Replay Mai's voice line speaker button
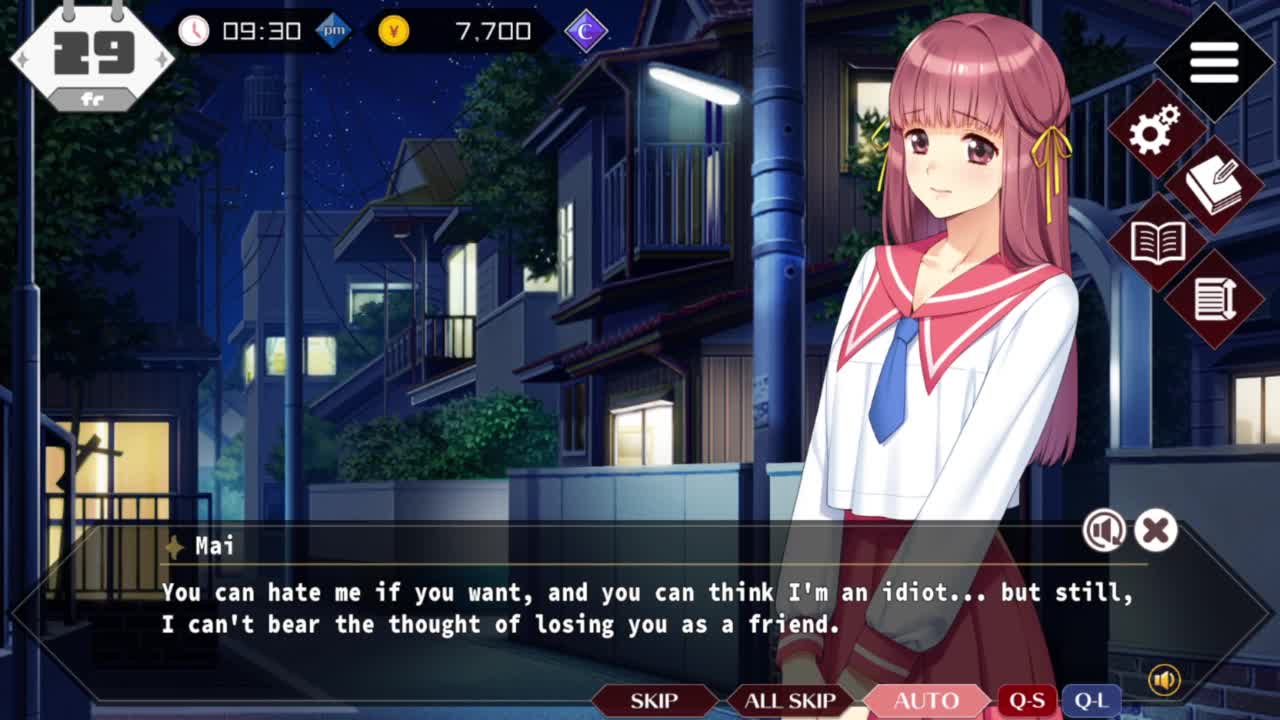Viewport: 1280px width, 720px height. [x=1104, y=530]
